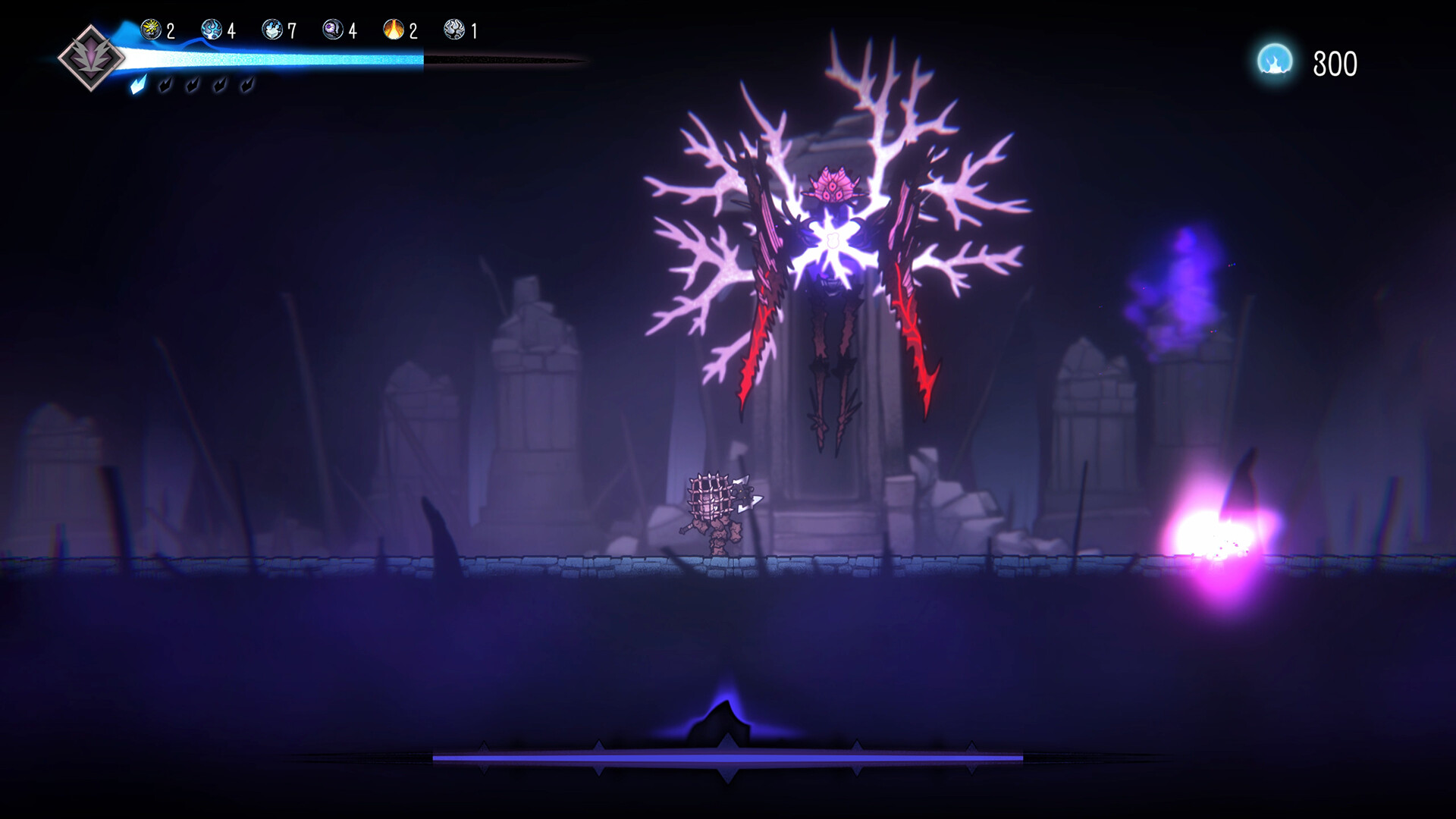Viewport: 1456px width, 819px height.
Task: Click the pink crown atop the boss
Action: (833, 184)
